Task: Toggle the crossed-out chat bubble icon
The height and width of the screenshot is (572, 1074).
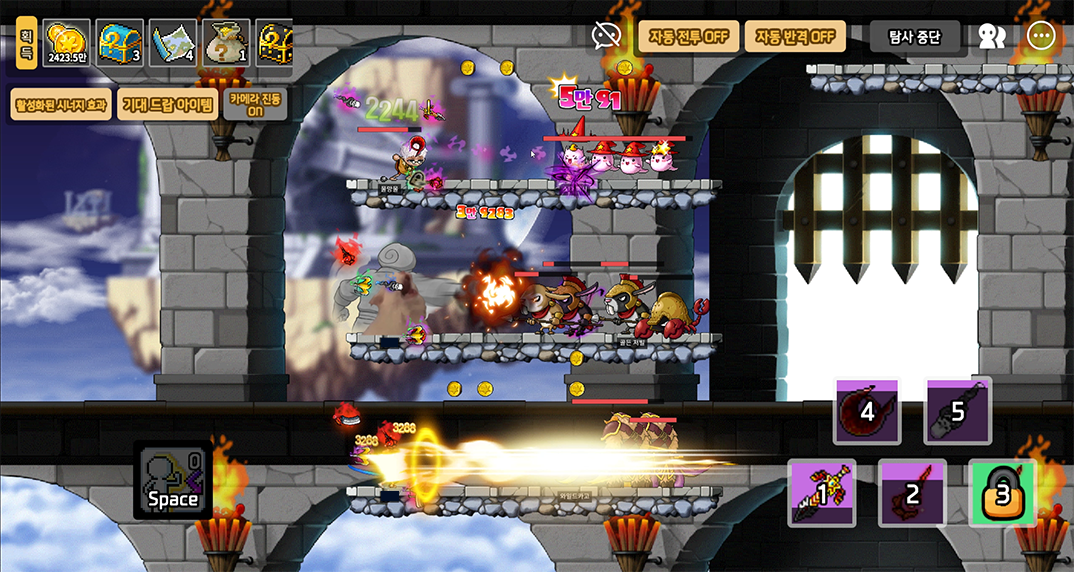Action: coord(606,37)
